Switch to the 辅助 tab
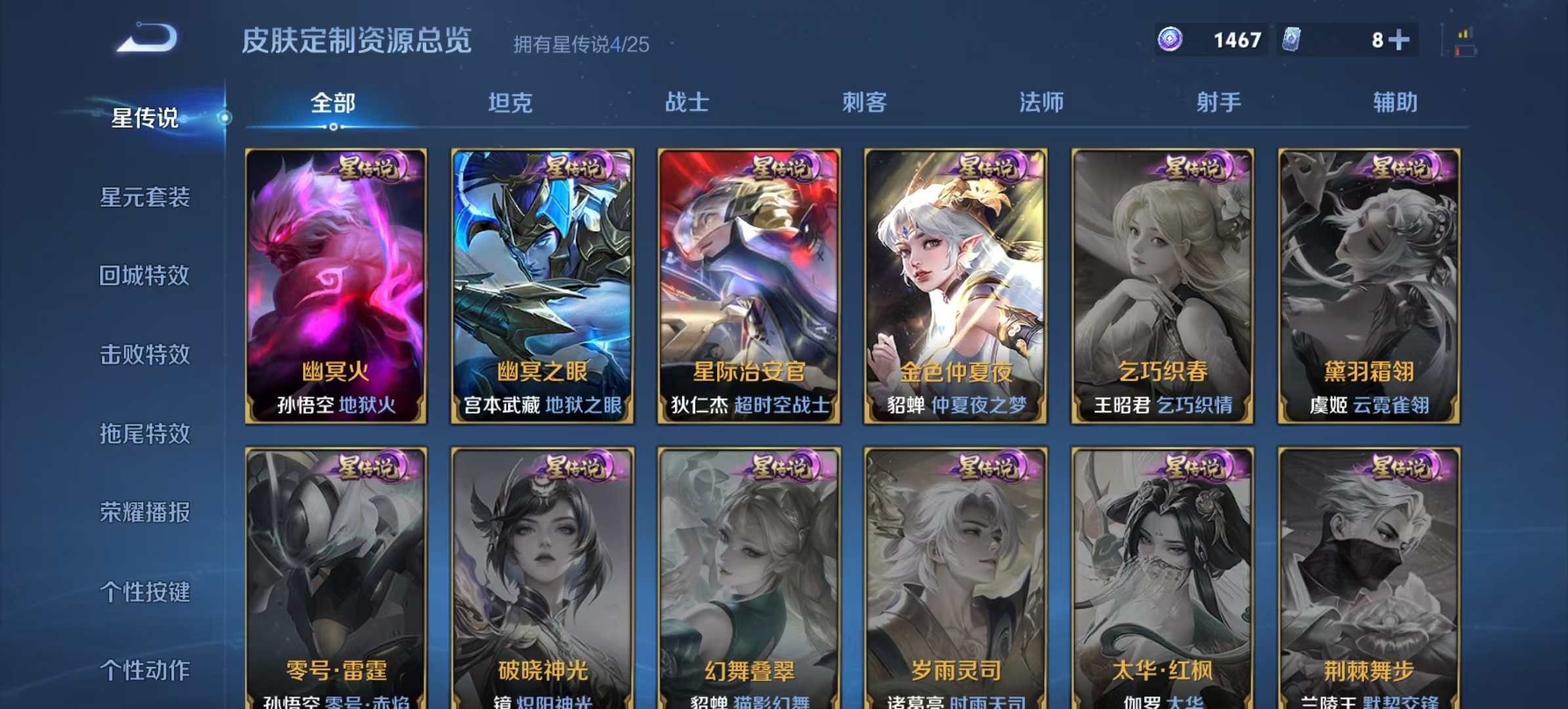 coord(1393,102)
